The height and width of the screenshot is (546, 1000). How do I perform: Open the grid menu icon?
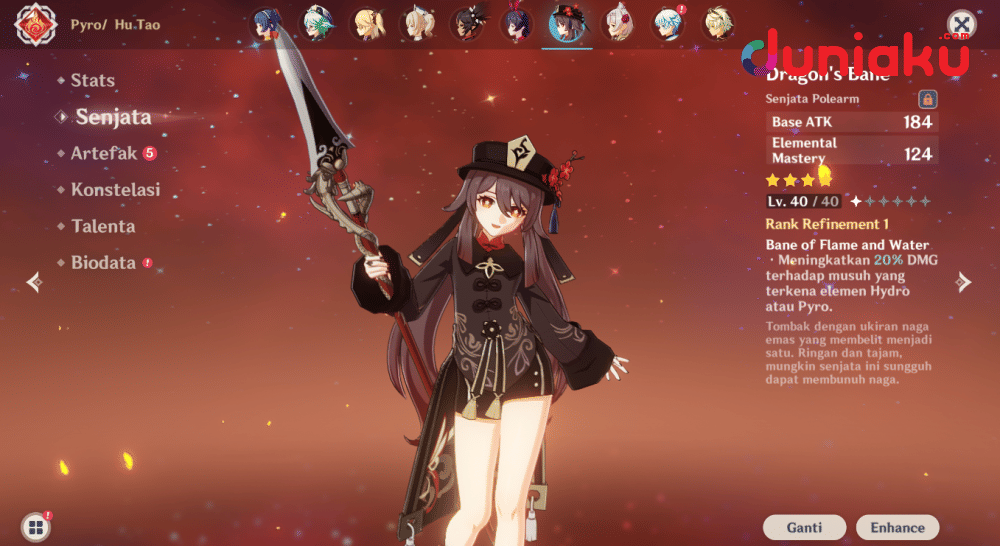coord(35,527)
